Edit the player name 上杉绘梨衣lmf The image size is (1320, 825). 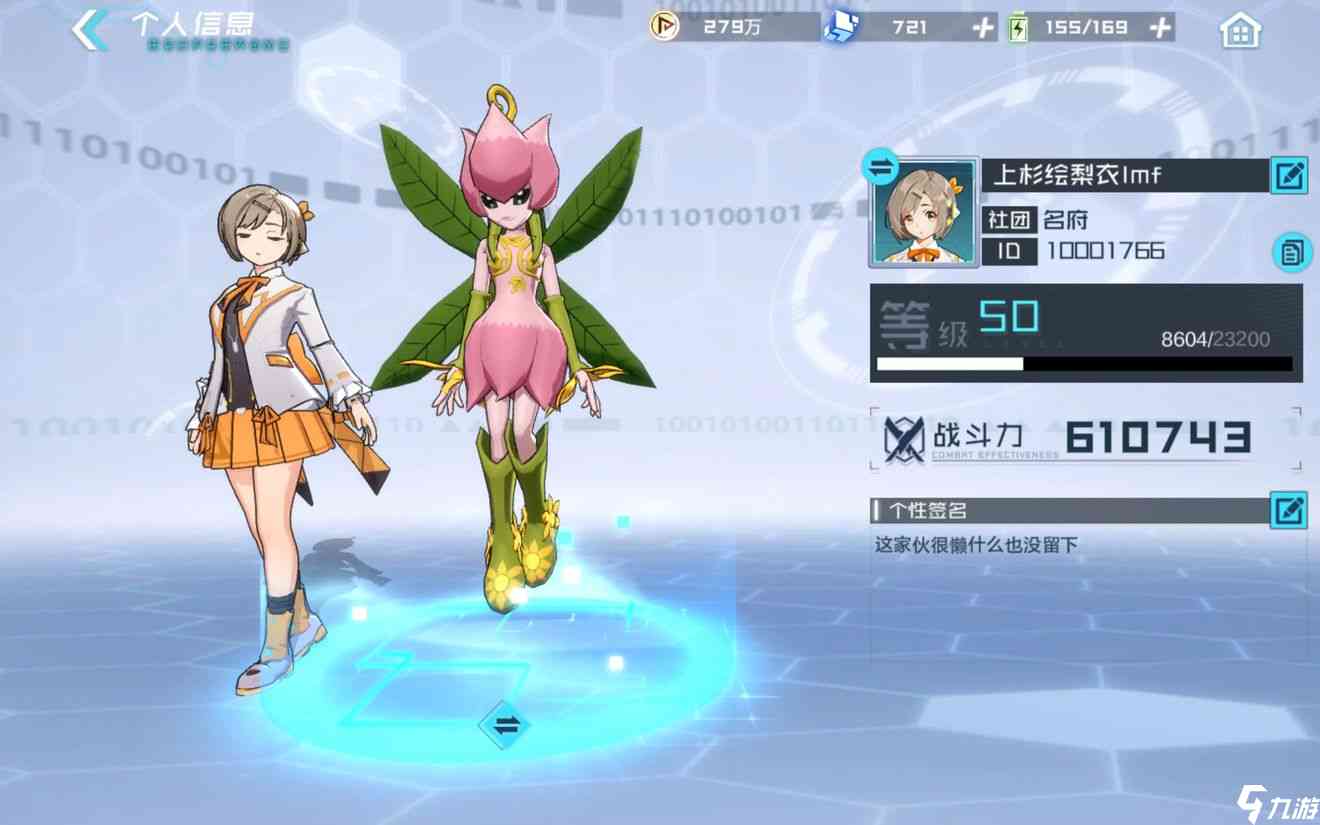pos(1289,177)
